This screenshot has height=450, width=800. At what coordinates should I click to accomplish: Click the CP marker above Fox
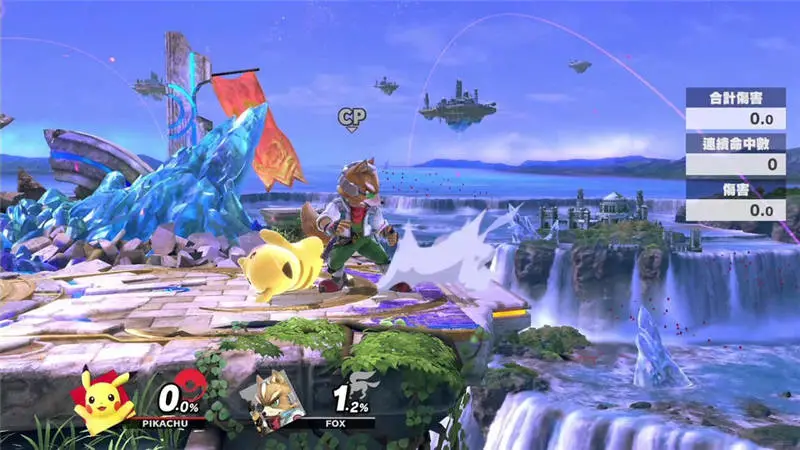[351, 120]
